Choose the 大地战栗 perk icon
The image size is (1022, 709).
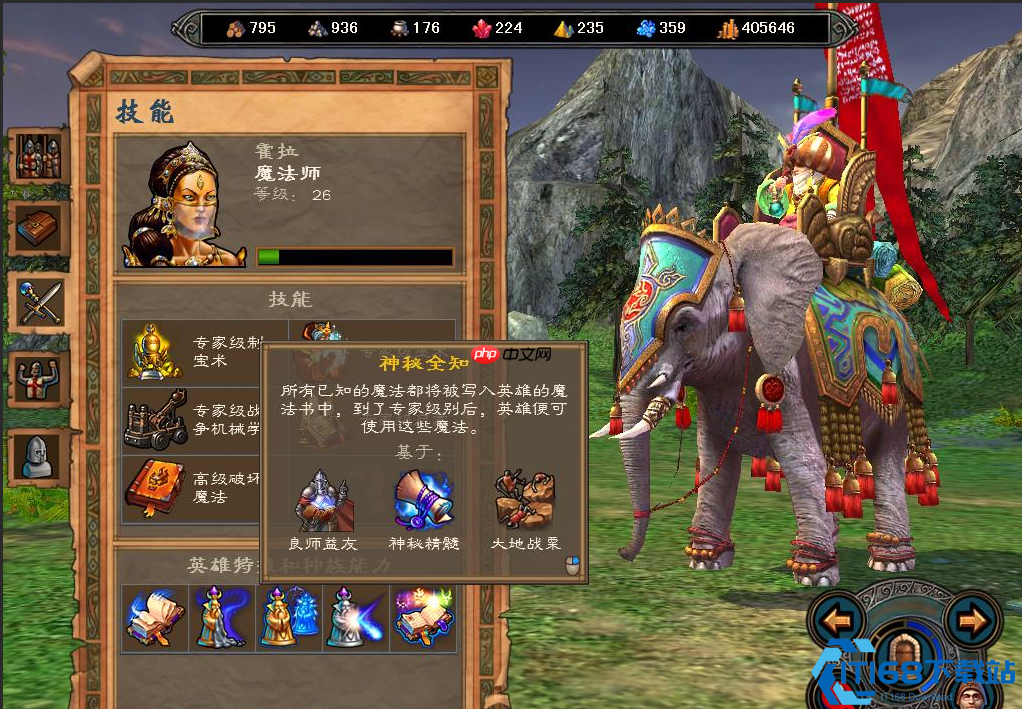tap(523, 499)
